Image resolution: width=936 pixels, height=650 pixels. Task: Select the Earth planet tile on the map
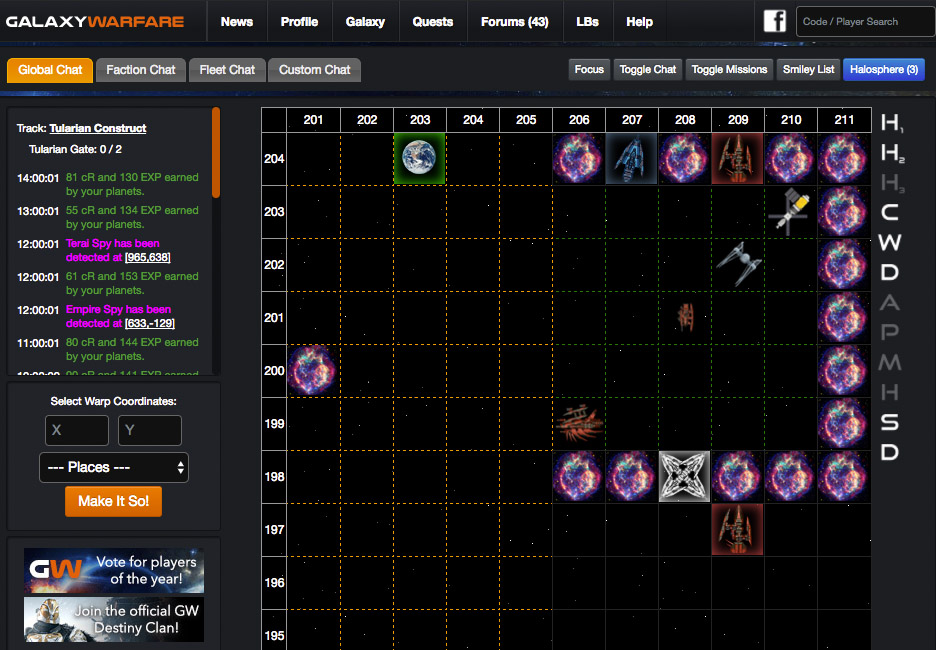(420, 159)
